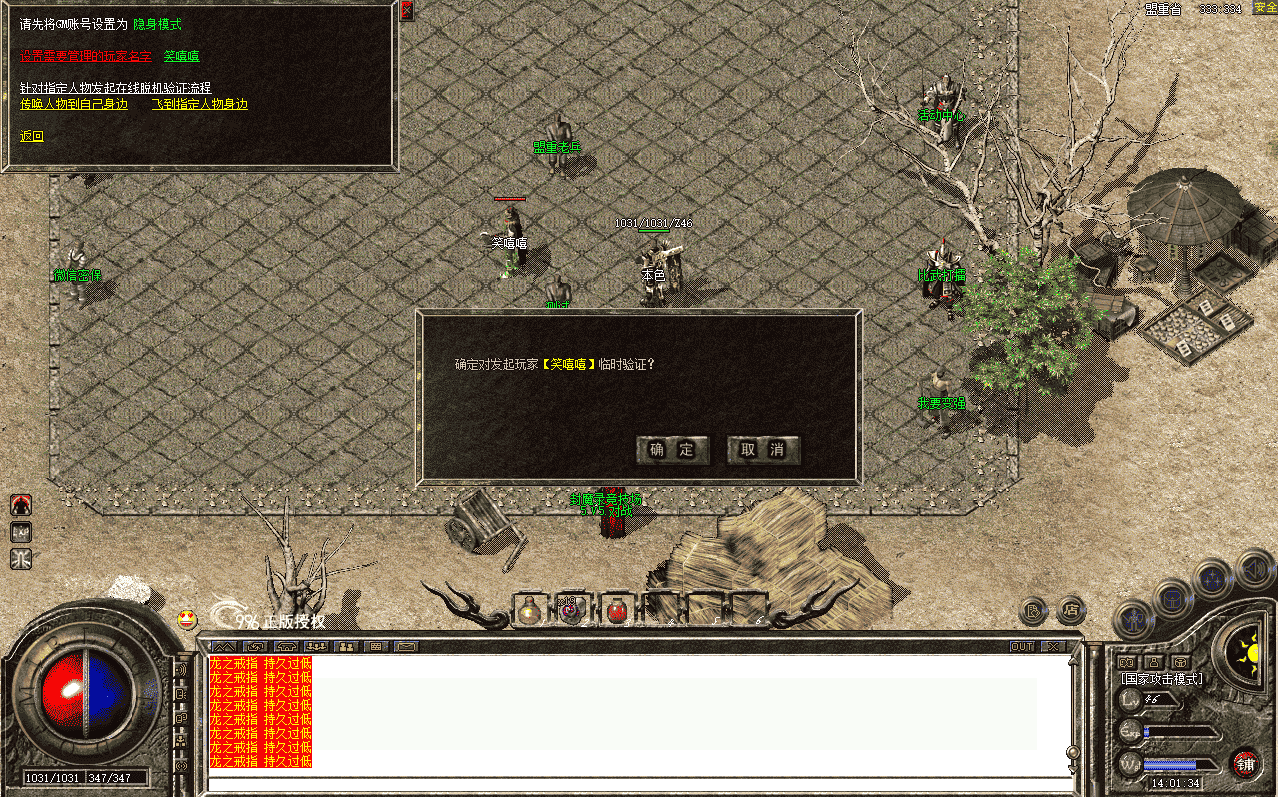Use the red potion jar in the hotbar

point(617,610)
